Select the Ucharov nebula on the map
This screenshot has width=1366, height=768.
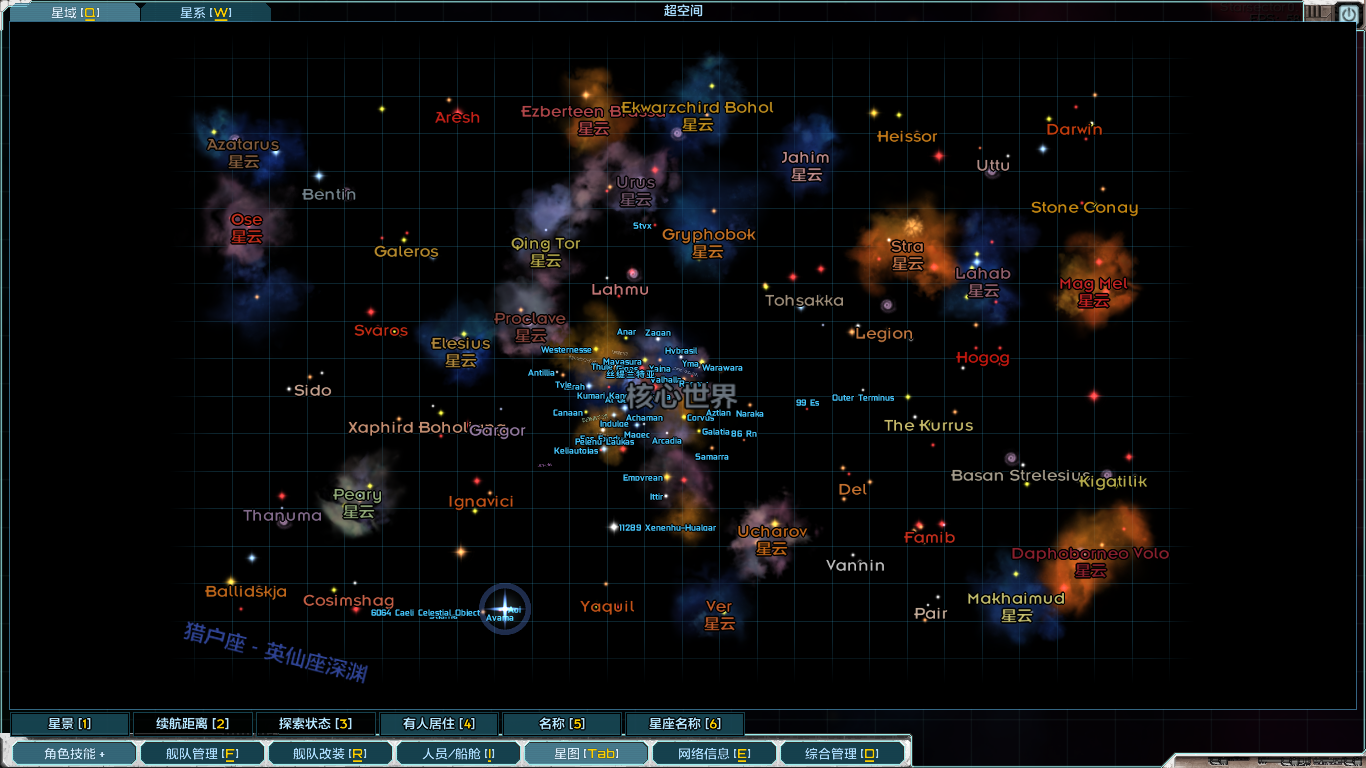tap(772, 540)
